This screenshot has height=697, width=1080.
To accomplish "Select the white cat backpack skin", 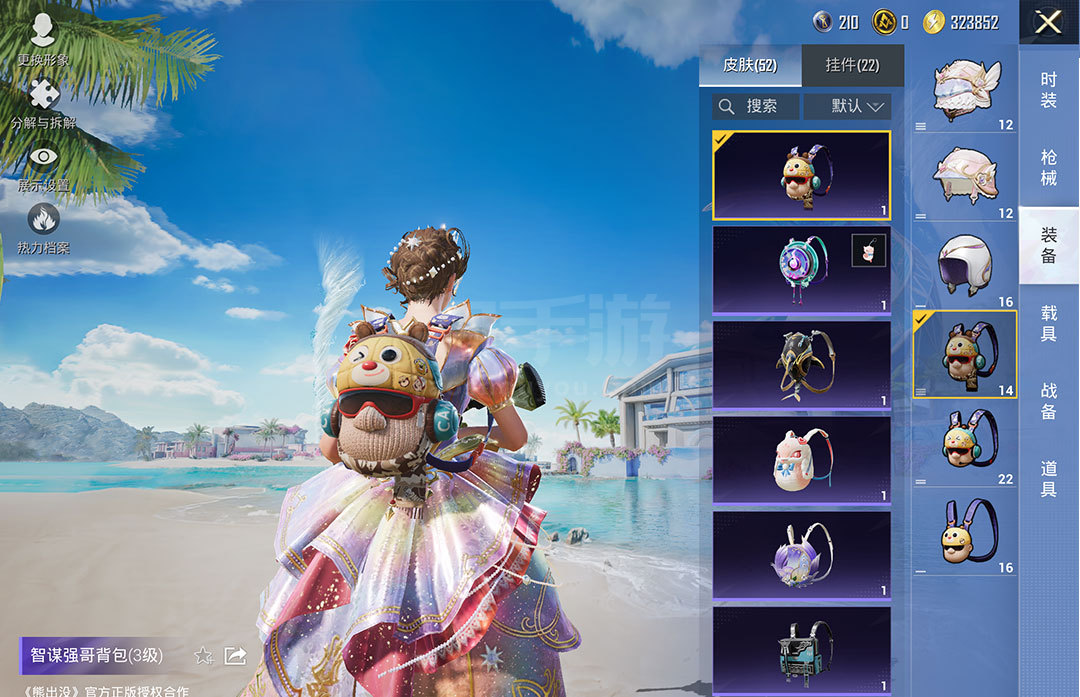I will pos(801,459).
